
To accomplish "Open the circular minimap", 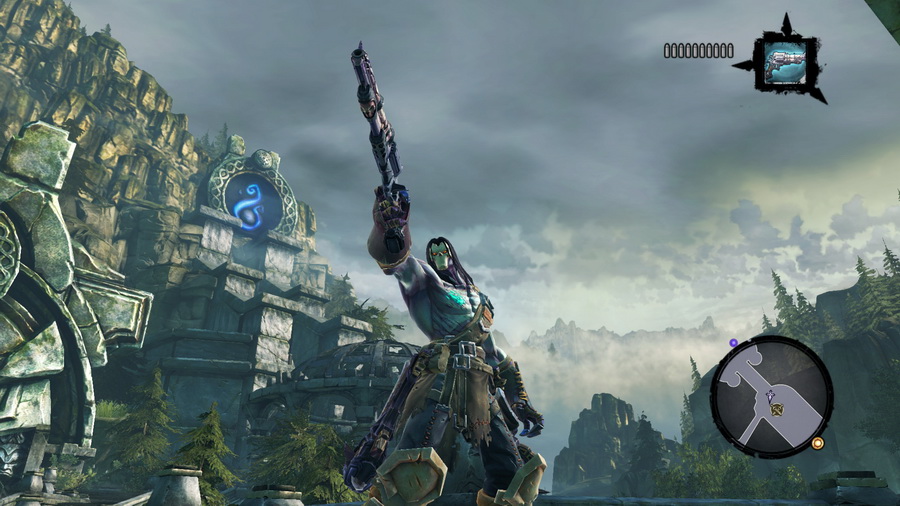I will pyautogui.click(x=770, y=395).
